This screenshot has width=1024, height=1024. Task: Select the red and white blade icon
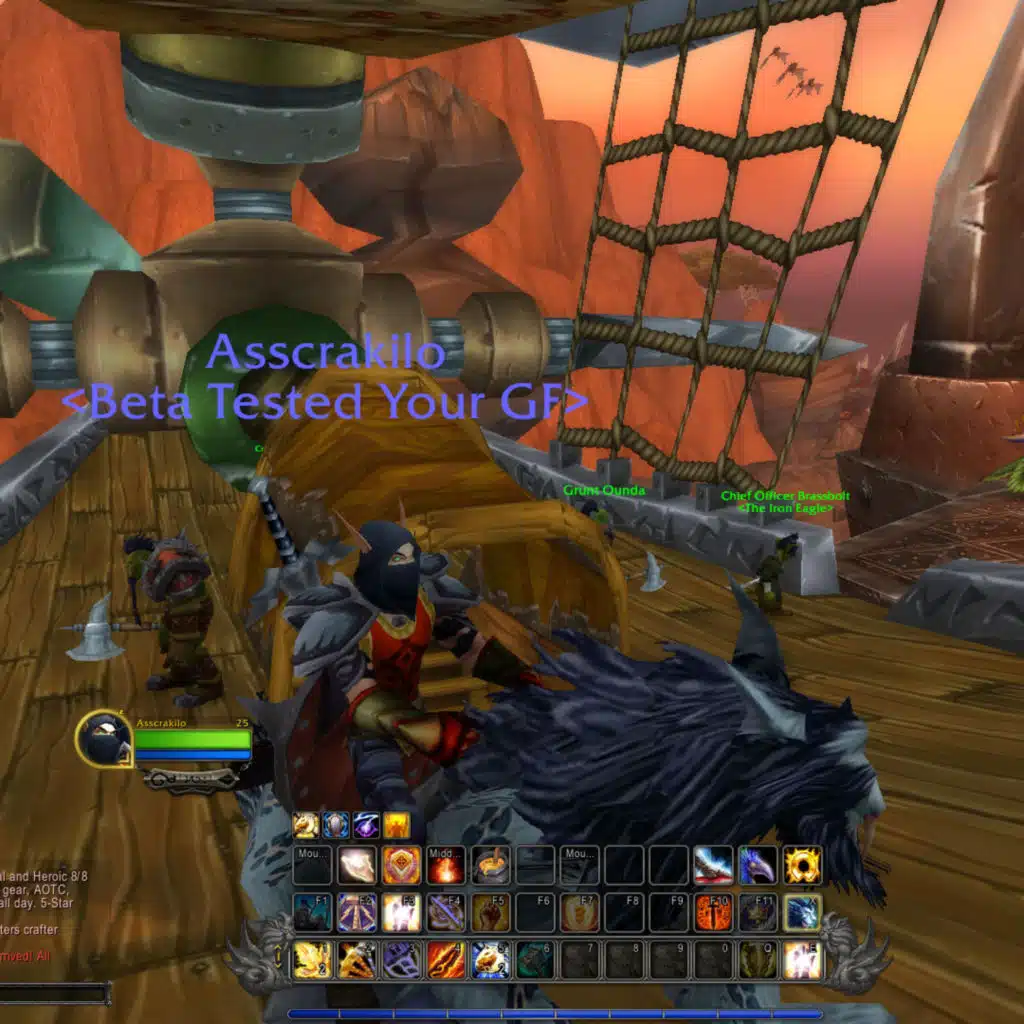tap(713, 865)
